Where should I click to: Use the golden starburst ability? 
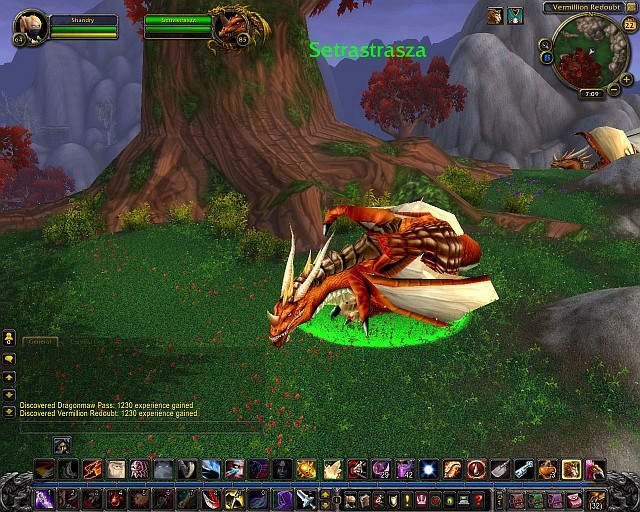[x=305, y=469]
